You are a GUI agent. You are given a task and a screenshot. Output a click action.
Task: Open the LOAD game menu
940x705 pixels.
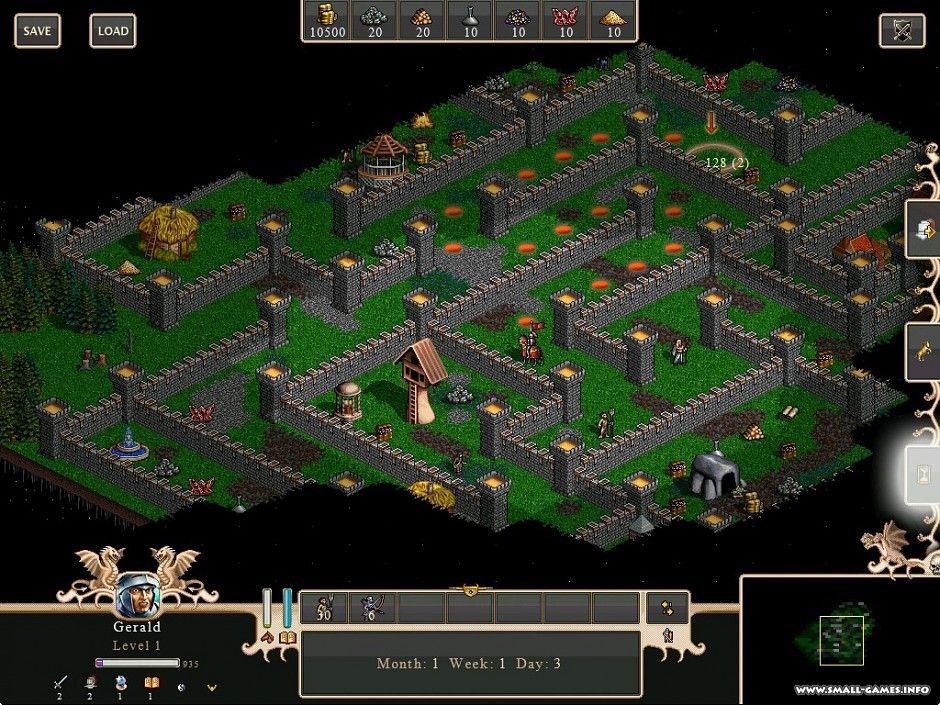pyautogui.click(x=113, y=31)
